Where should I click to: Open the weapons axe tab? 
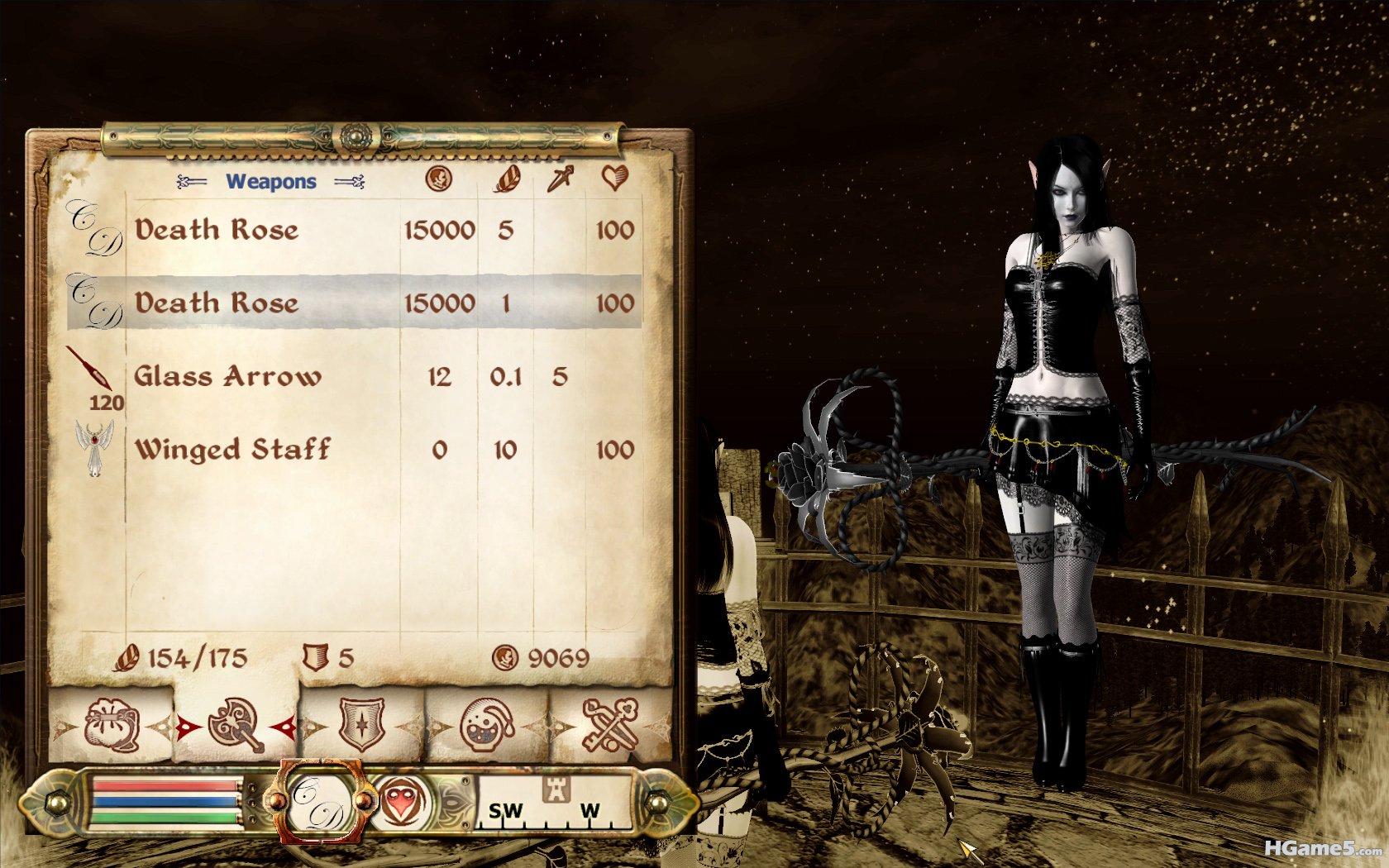[236, 726]
